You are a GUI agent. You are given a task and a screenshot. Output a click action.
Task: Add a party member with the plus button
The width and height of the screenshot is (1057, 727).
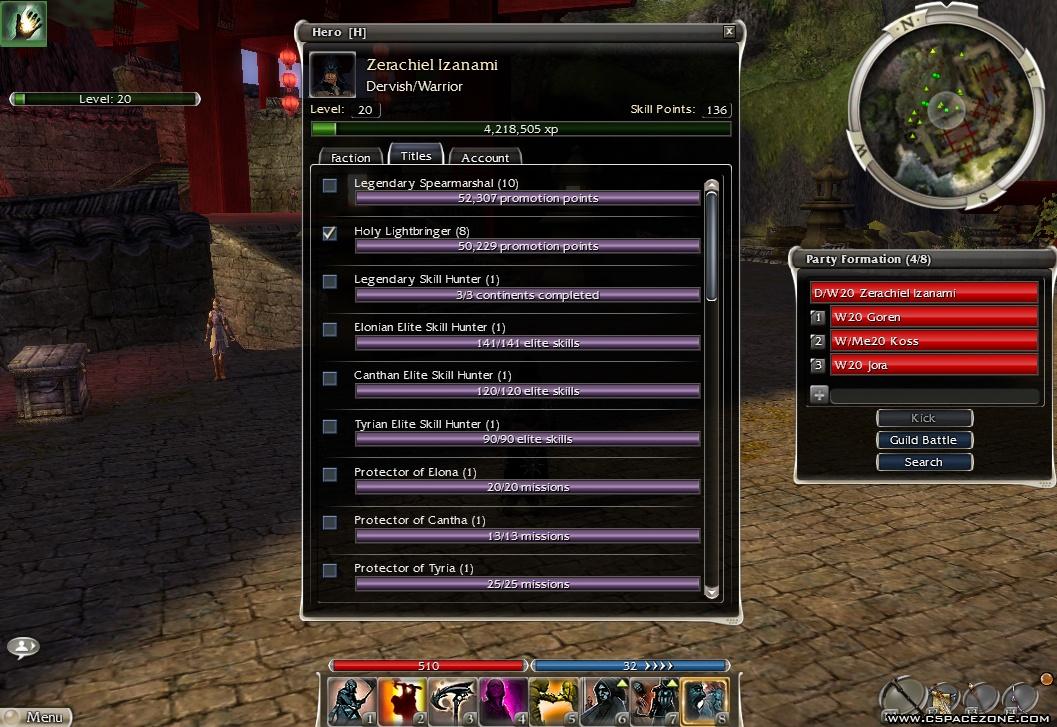tap(819, 395)
